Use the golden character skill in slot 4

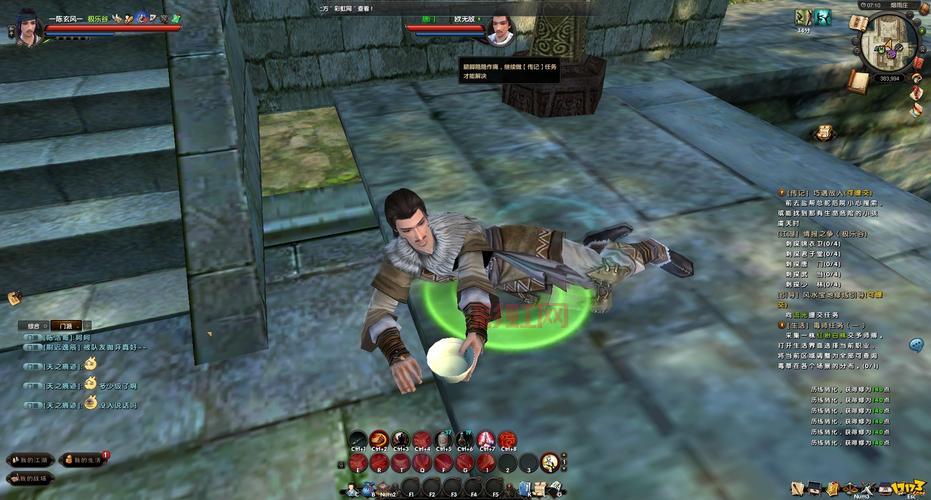coord(549,462)
